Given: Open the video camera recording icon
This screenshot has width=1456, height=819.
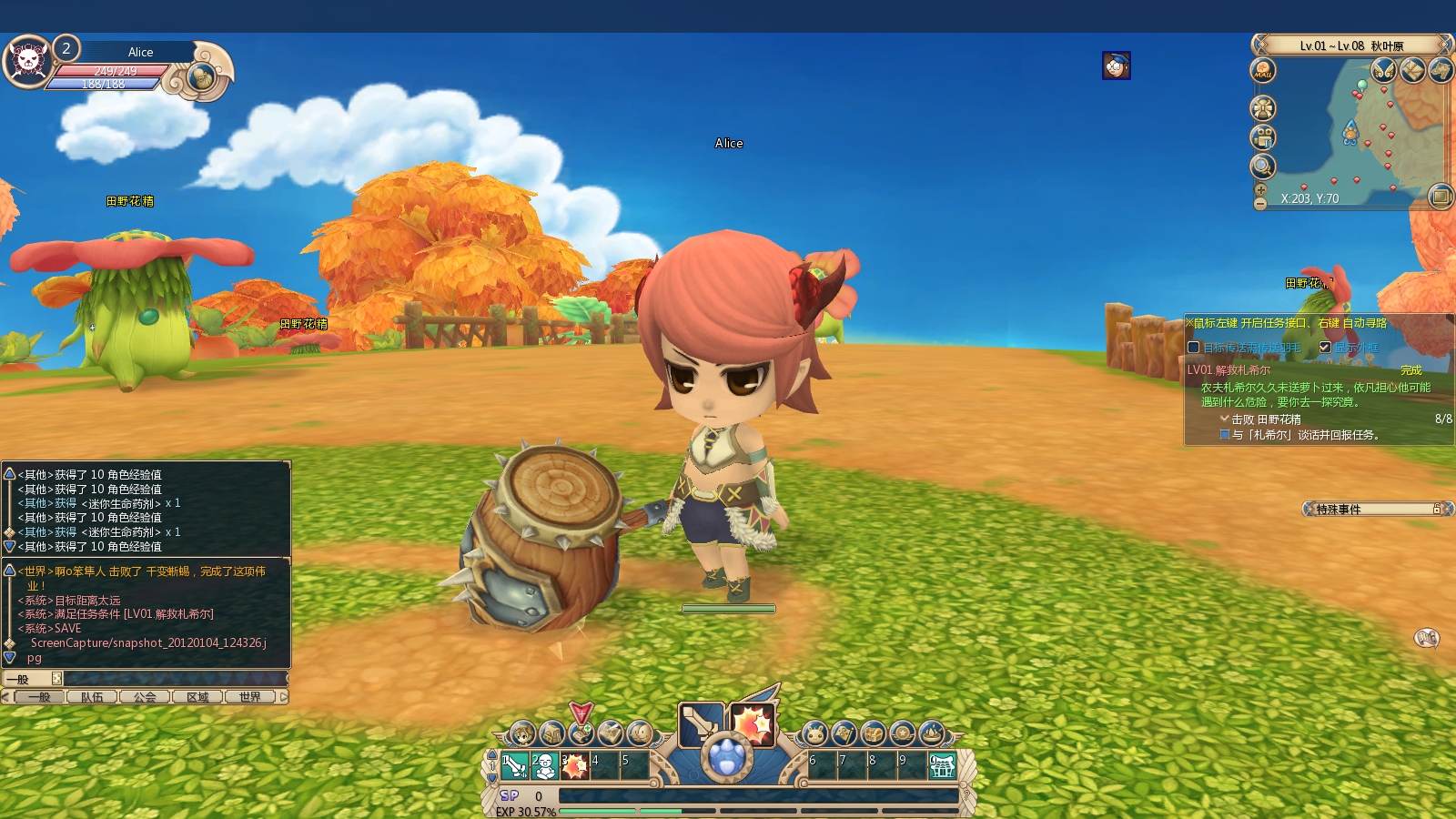Looking at the screenshot, I should pyautogui.click(x=1262, y=137).
